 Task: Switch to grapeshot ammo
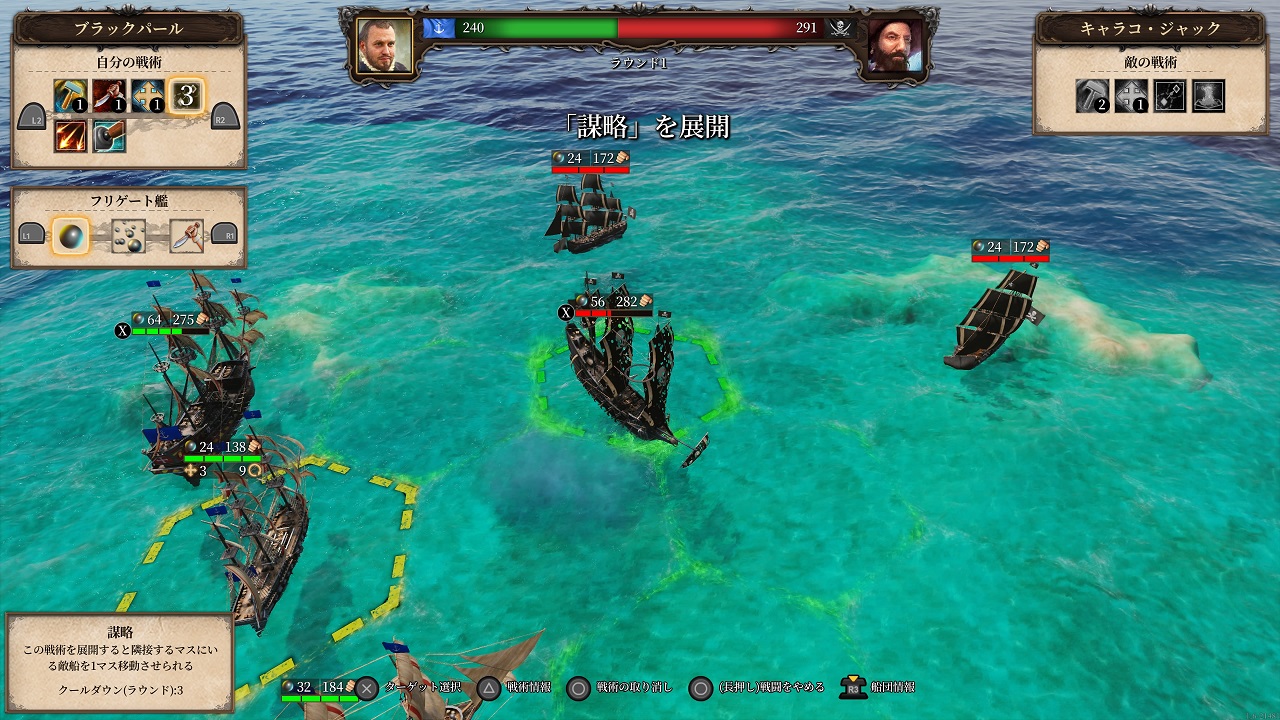(x=128, y=236)
